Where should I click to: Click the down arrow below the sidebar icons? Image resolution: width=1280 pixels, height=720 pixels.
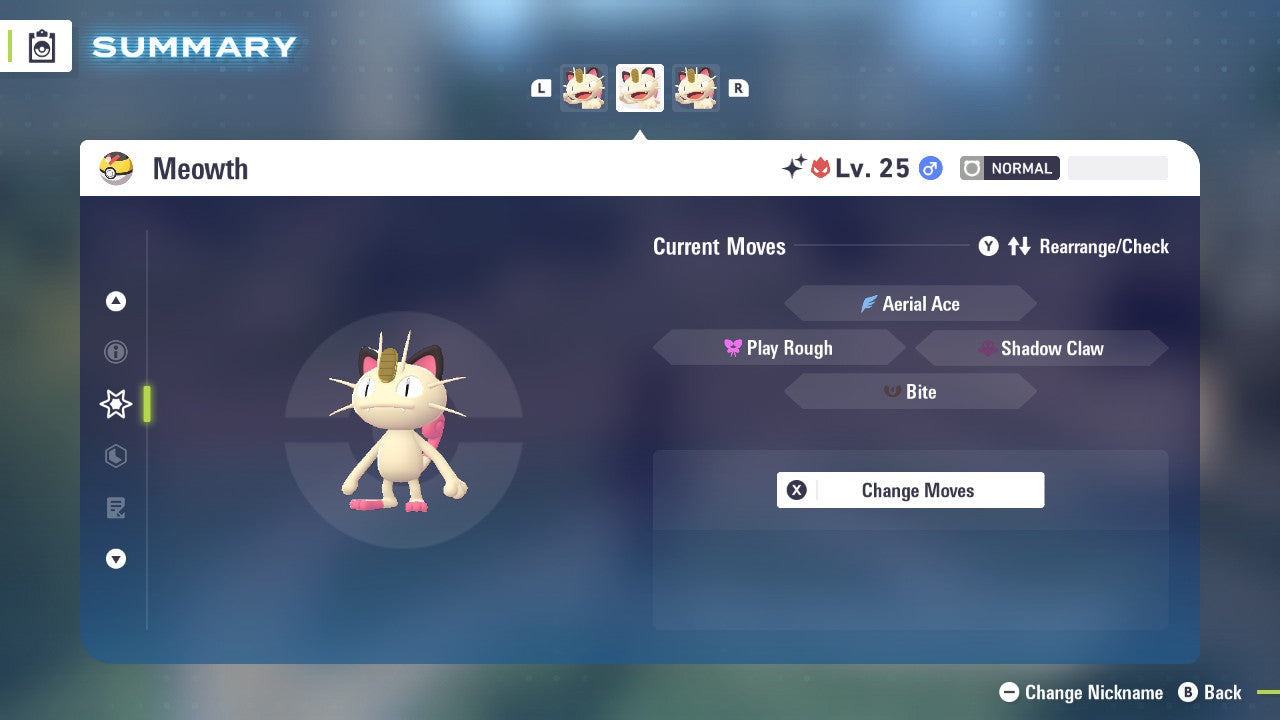116,559
